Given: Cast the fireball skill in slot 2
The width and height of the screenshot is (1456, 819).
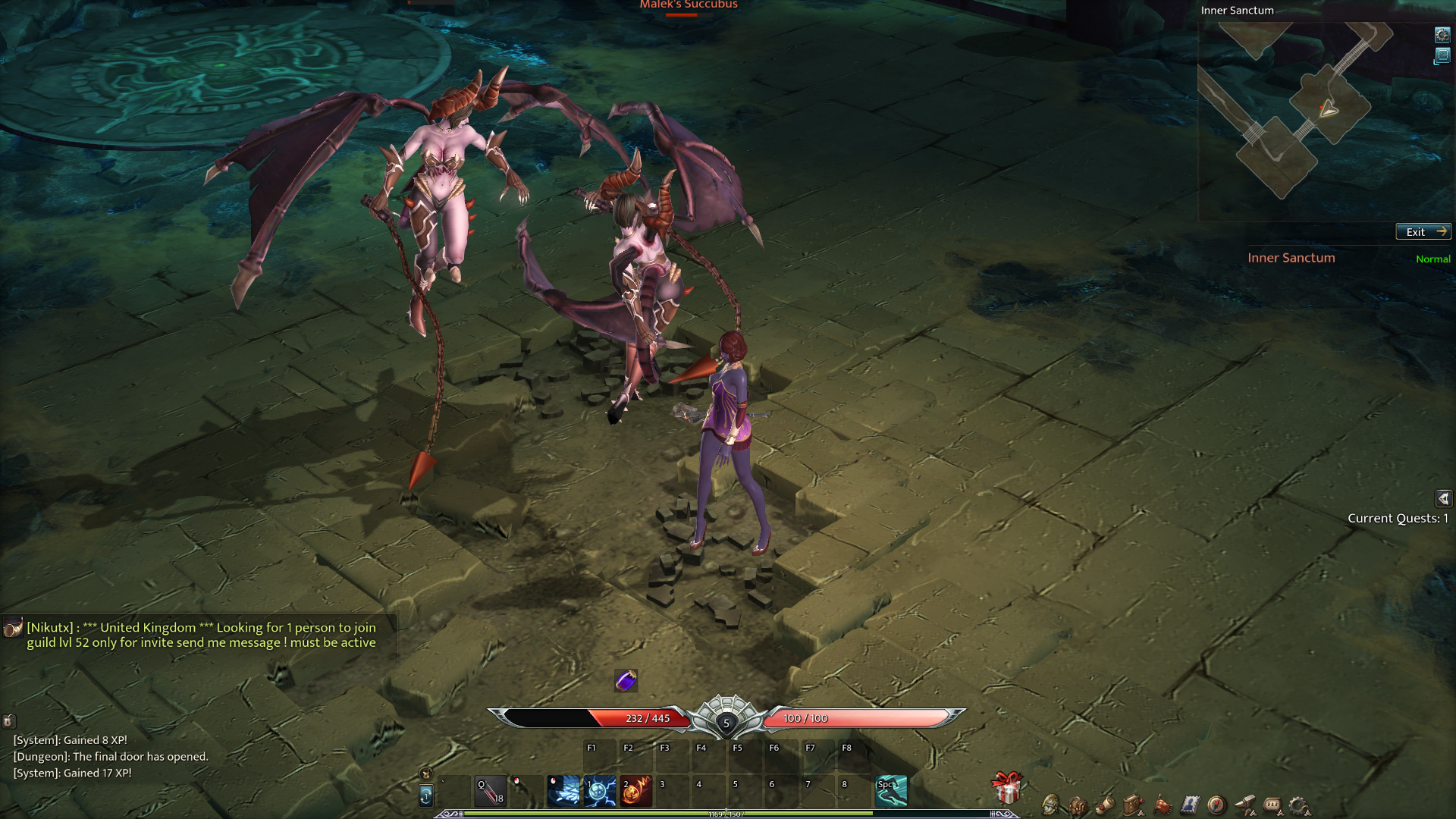Looking at the screenshot, I should coord(636,791).
